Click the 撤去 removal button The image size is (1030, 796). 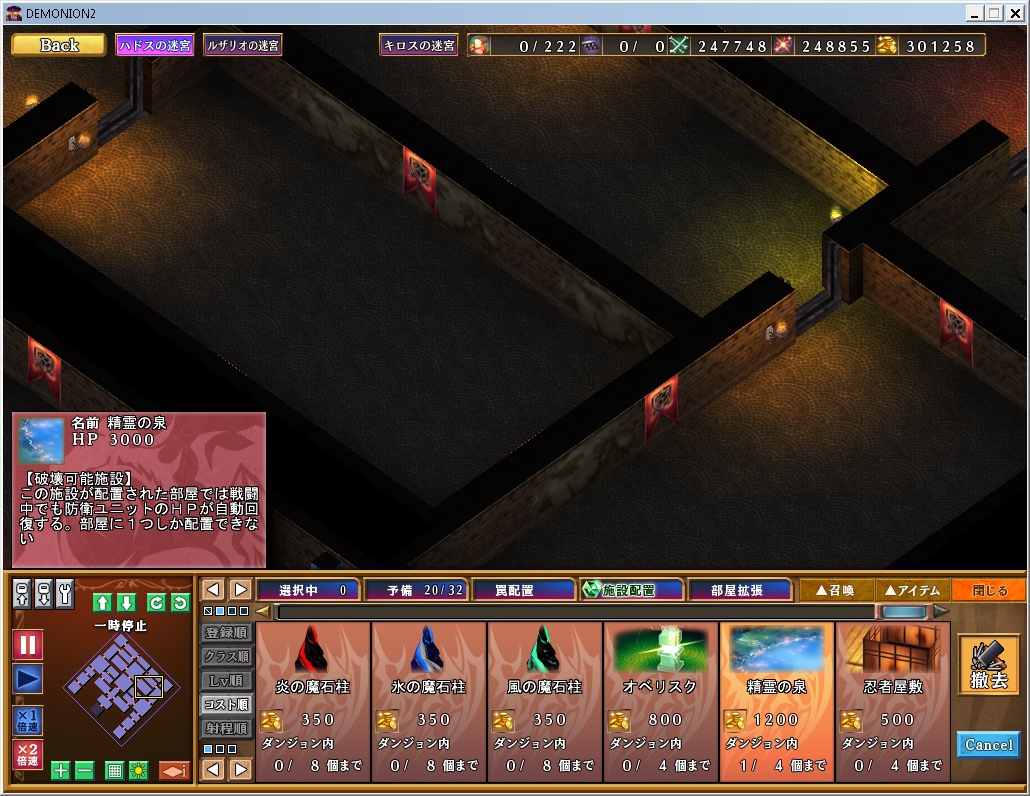tap(988, 664)
